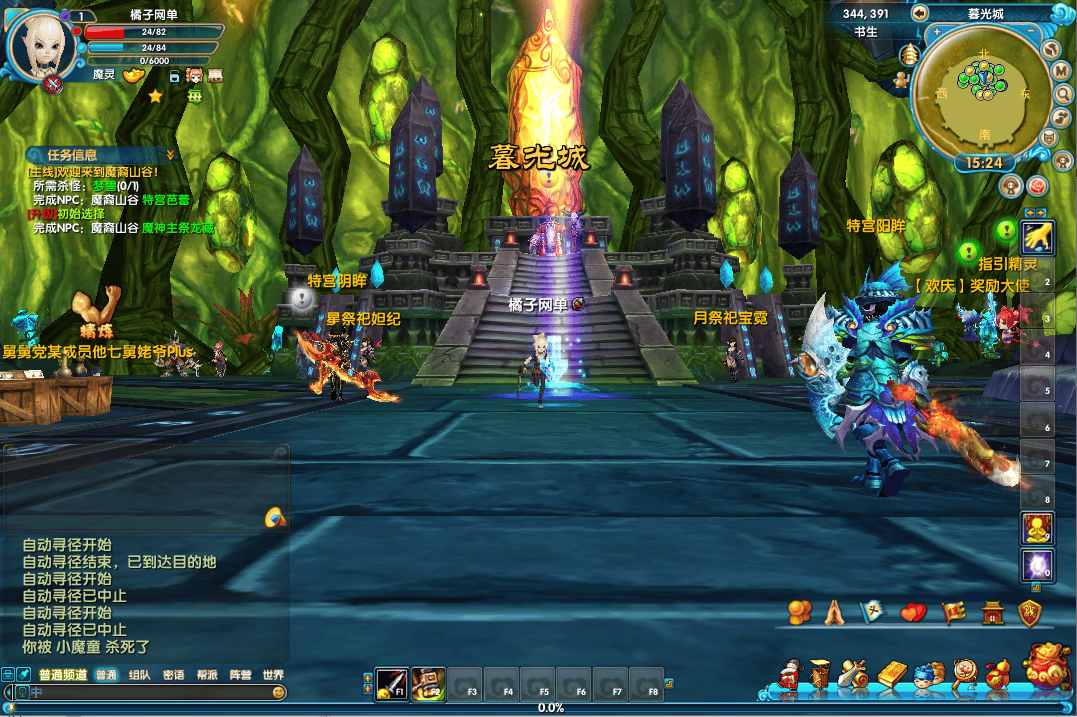Click the magnifier search button beside minimap
Image resolution: width=1077 pixels, height=717 pixels.
pyautogui.click(x=1062, y=95)
